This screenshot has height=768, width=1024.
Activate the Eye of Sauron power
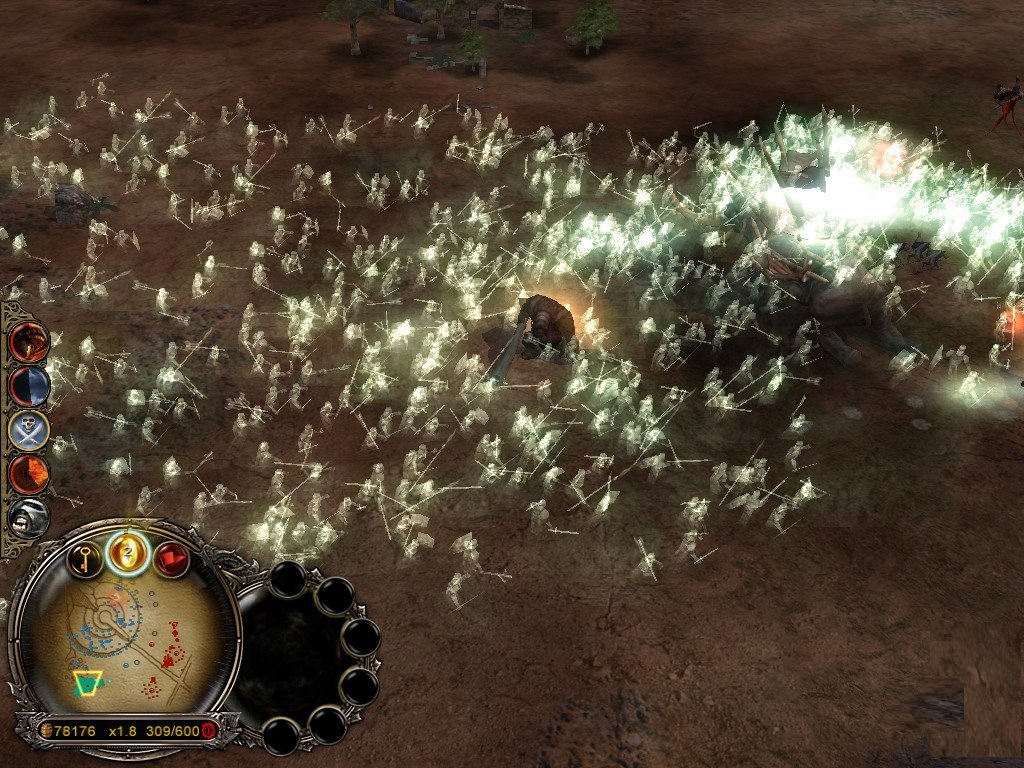(28, 342)
